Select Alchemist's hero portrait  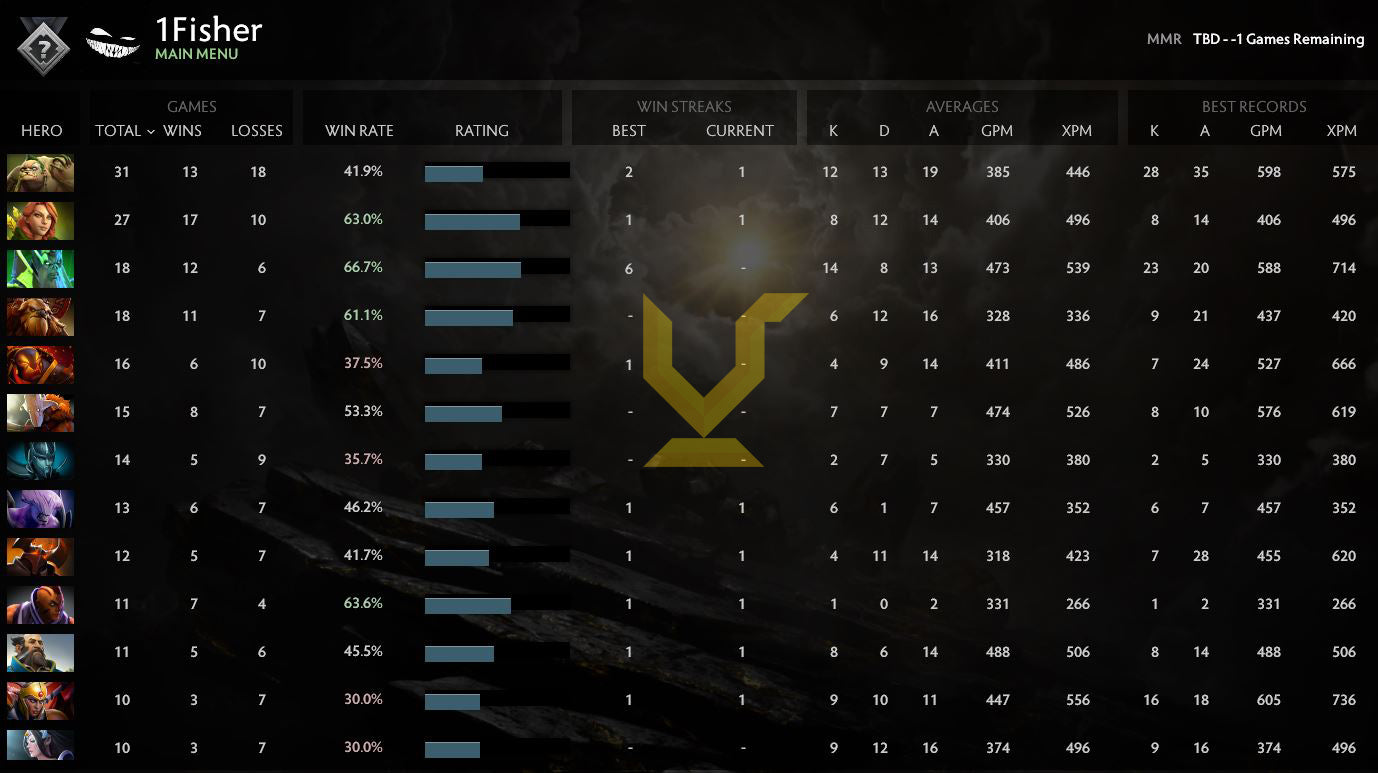pyautogui.click(x=40, y=172)
